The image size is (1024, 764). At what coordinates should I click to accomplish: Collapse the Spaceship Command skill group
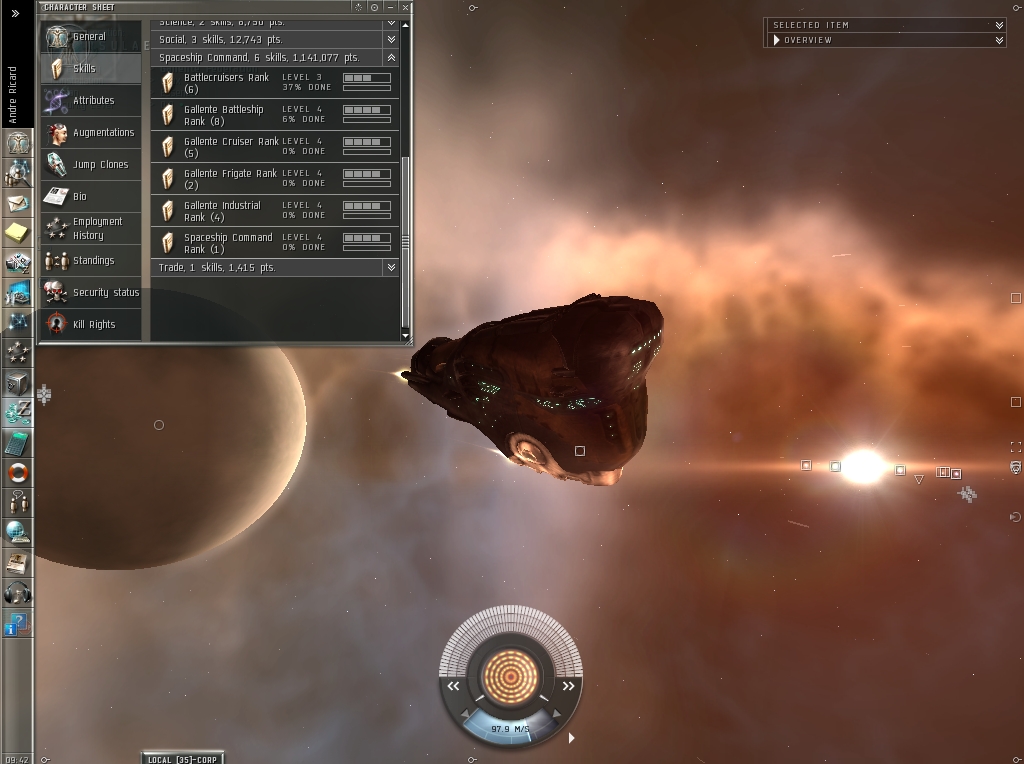click(x=391, y=58)
